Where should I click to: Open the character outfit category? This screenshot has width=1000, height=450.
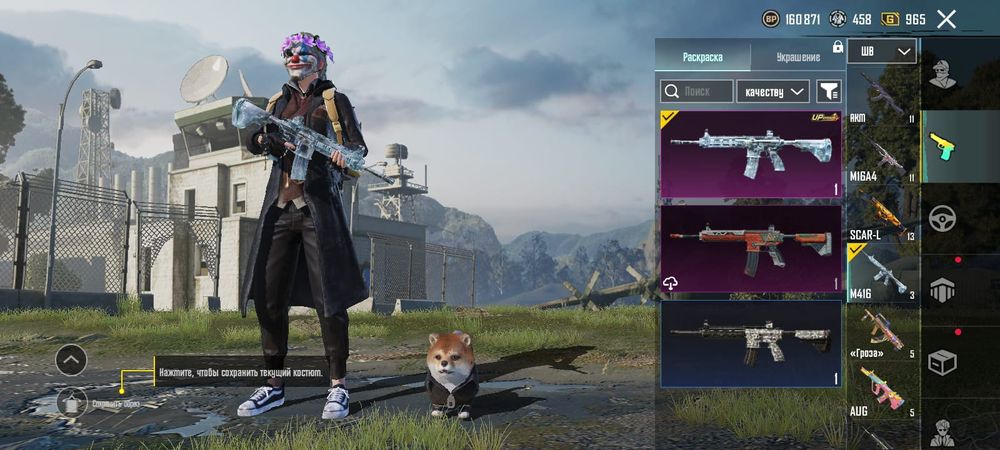pos(941,73)
